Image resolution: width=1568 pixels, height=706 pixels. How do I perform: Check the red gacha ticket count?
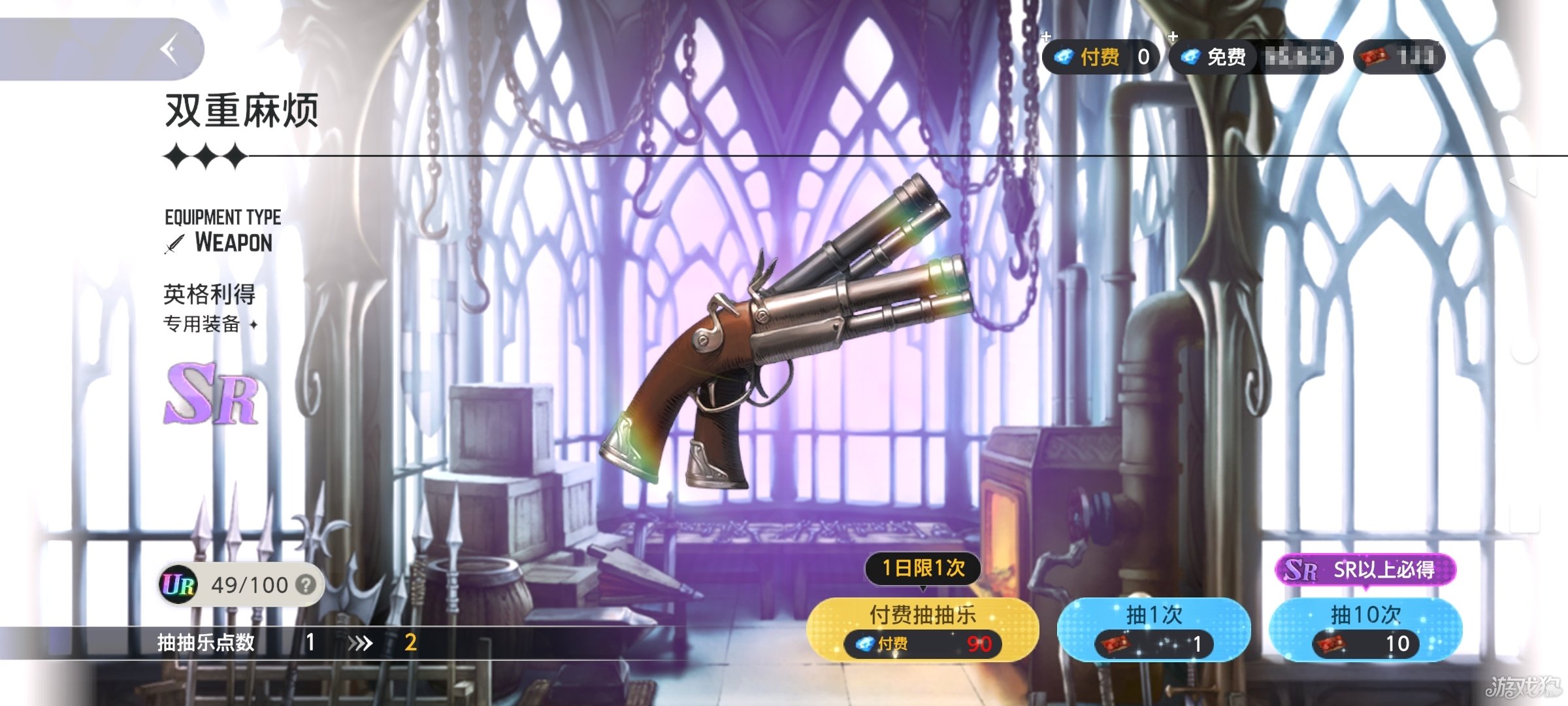coord(1399,58)
